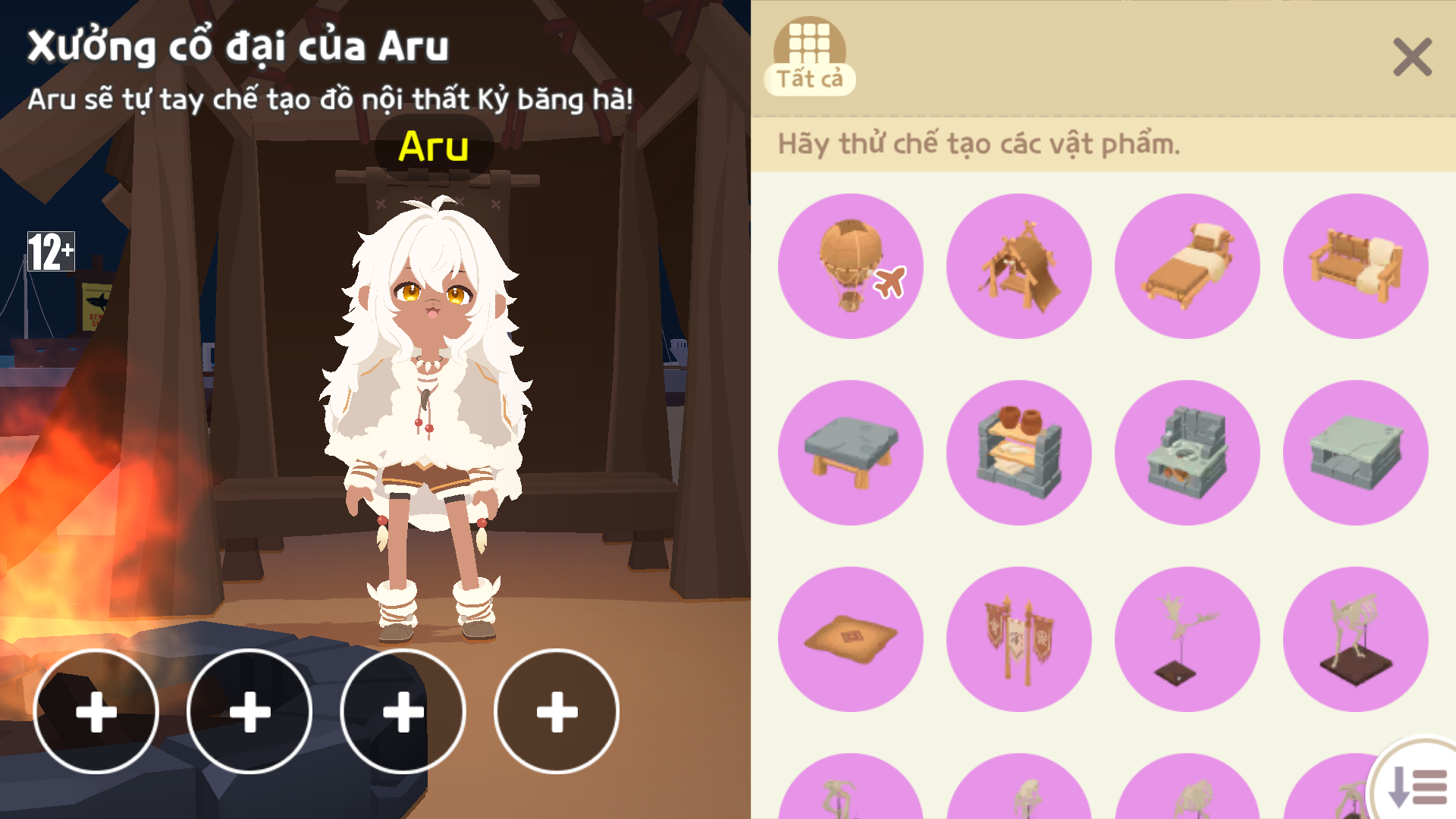Select the brown leather rug item
The width and height of the screenshot is (1456, 819).
851,639
